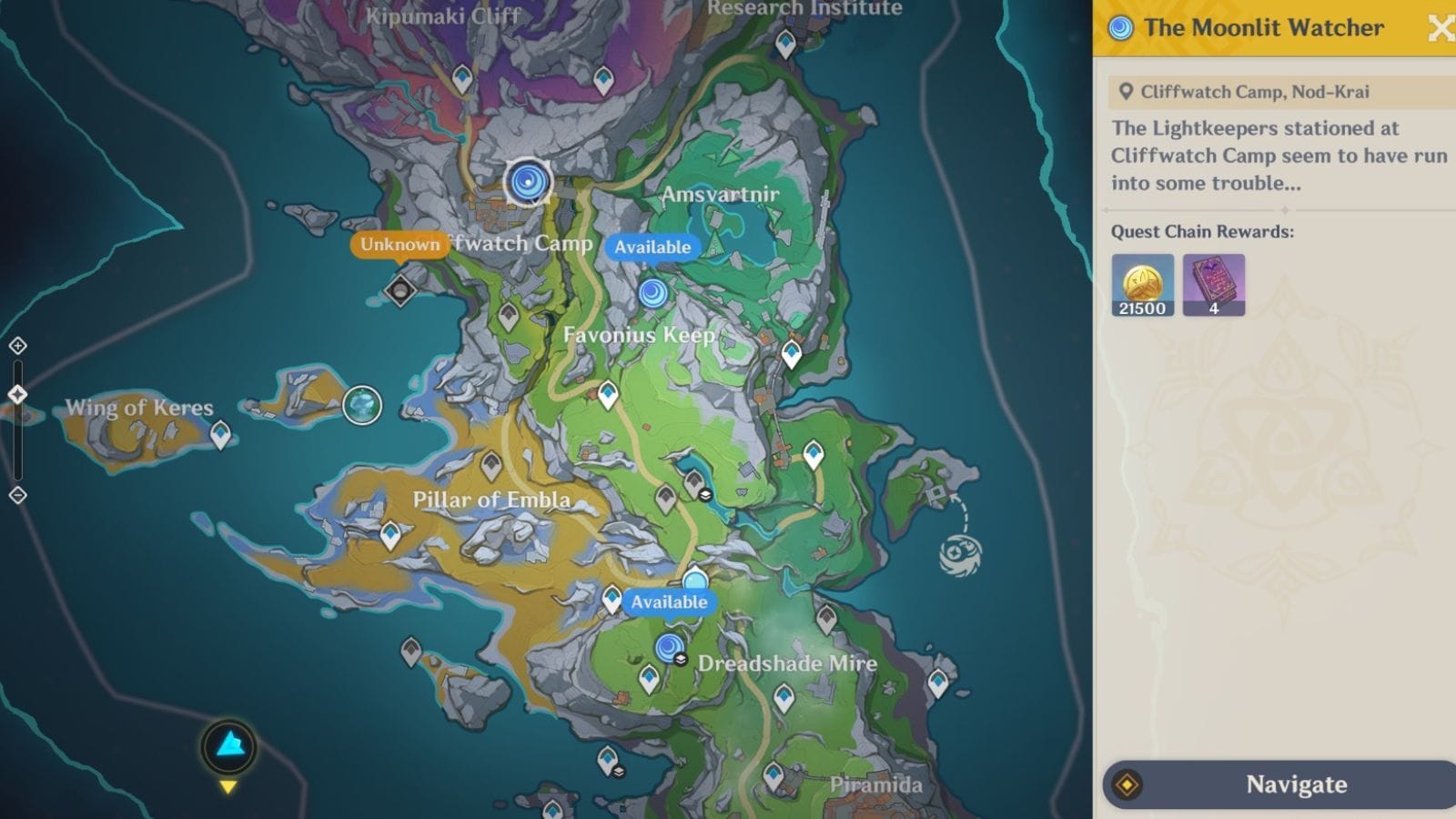Viewport: 1456px width, 819px height.
Task: Click the map zoom slider handle
Action: tap(17, 394)
